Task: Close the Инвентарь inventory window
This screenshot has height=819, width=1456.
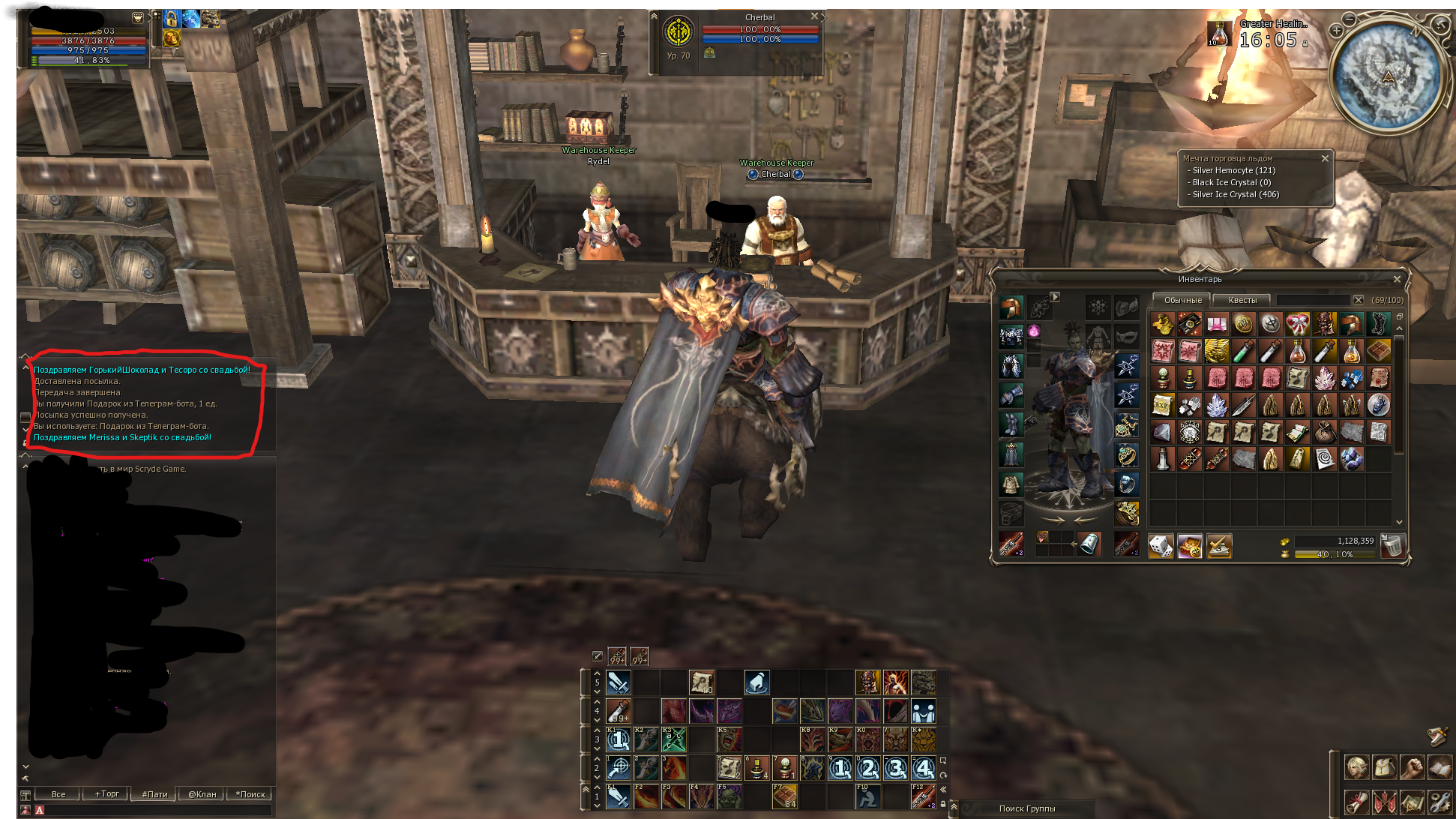Action: 1396,279
